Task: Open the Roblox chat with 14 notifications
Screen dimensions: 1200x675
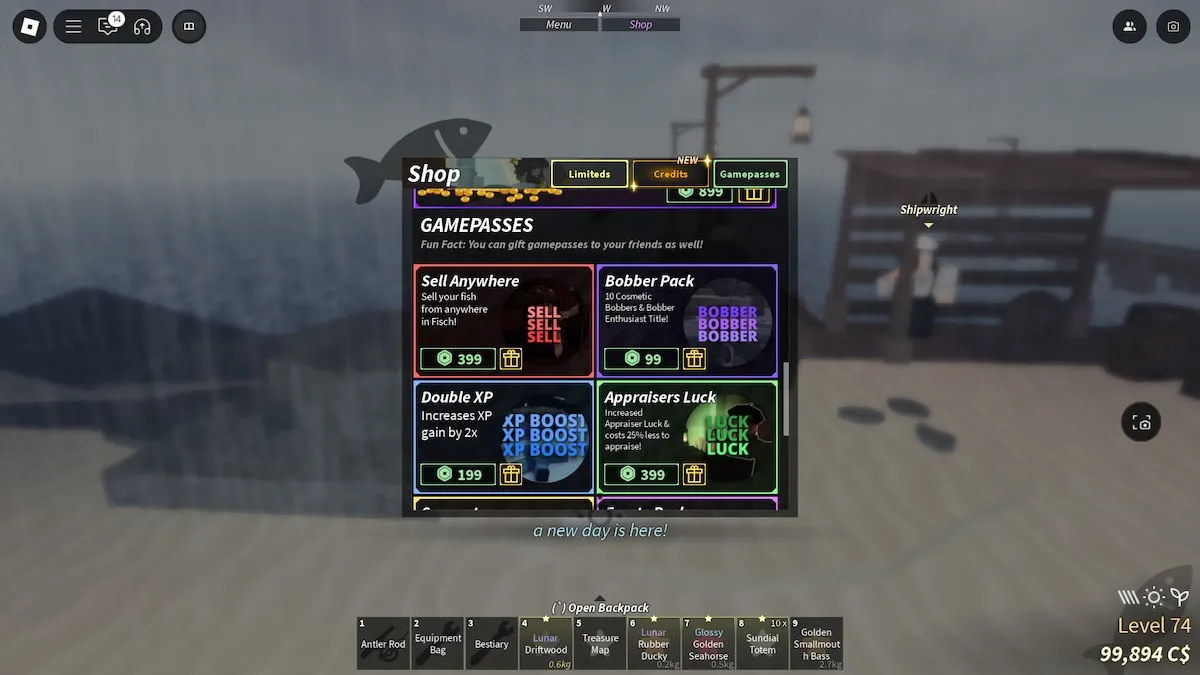Action: pos(108,27)
